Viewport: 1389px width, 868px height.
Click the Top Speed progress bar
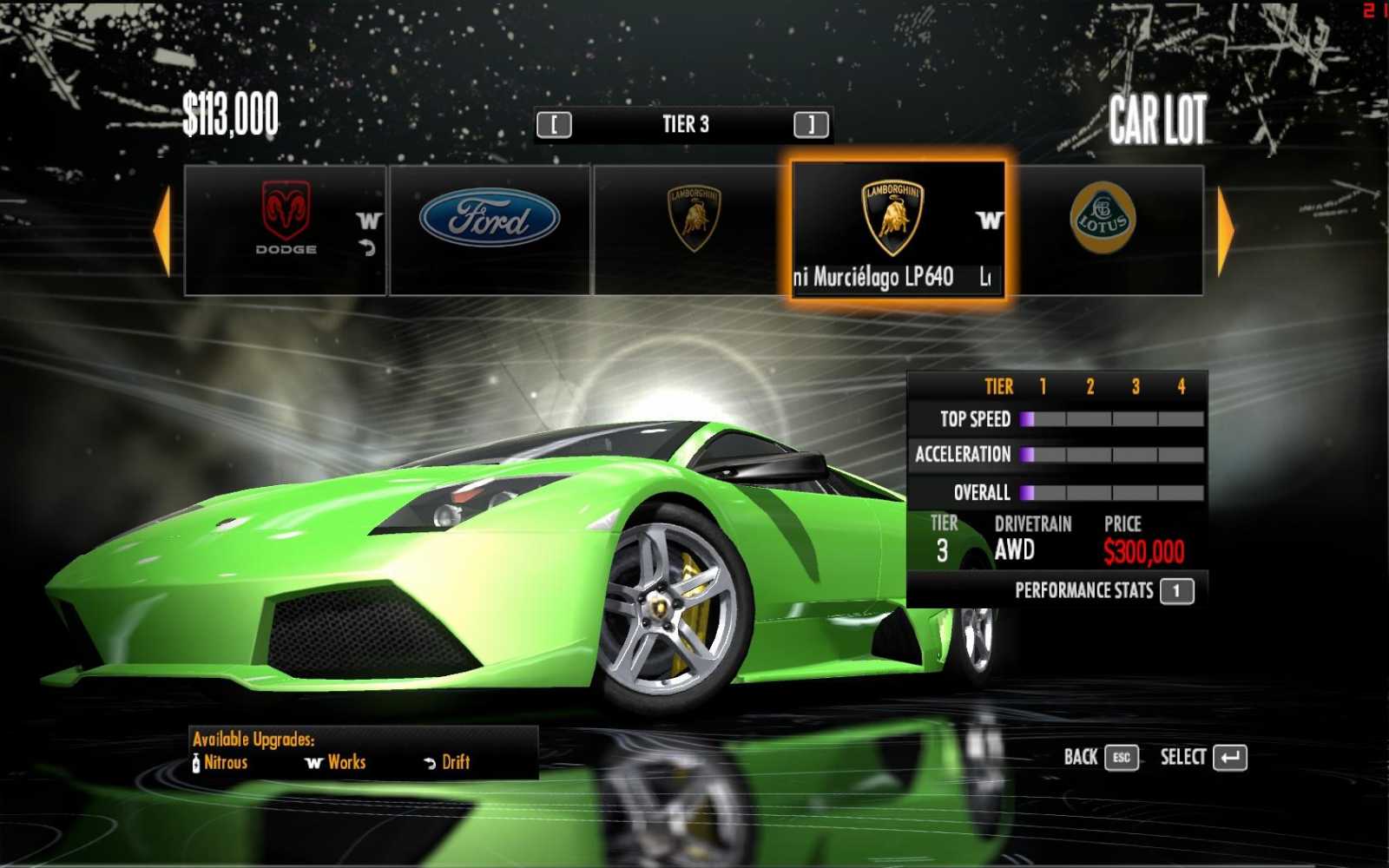tap(1111, 419)
